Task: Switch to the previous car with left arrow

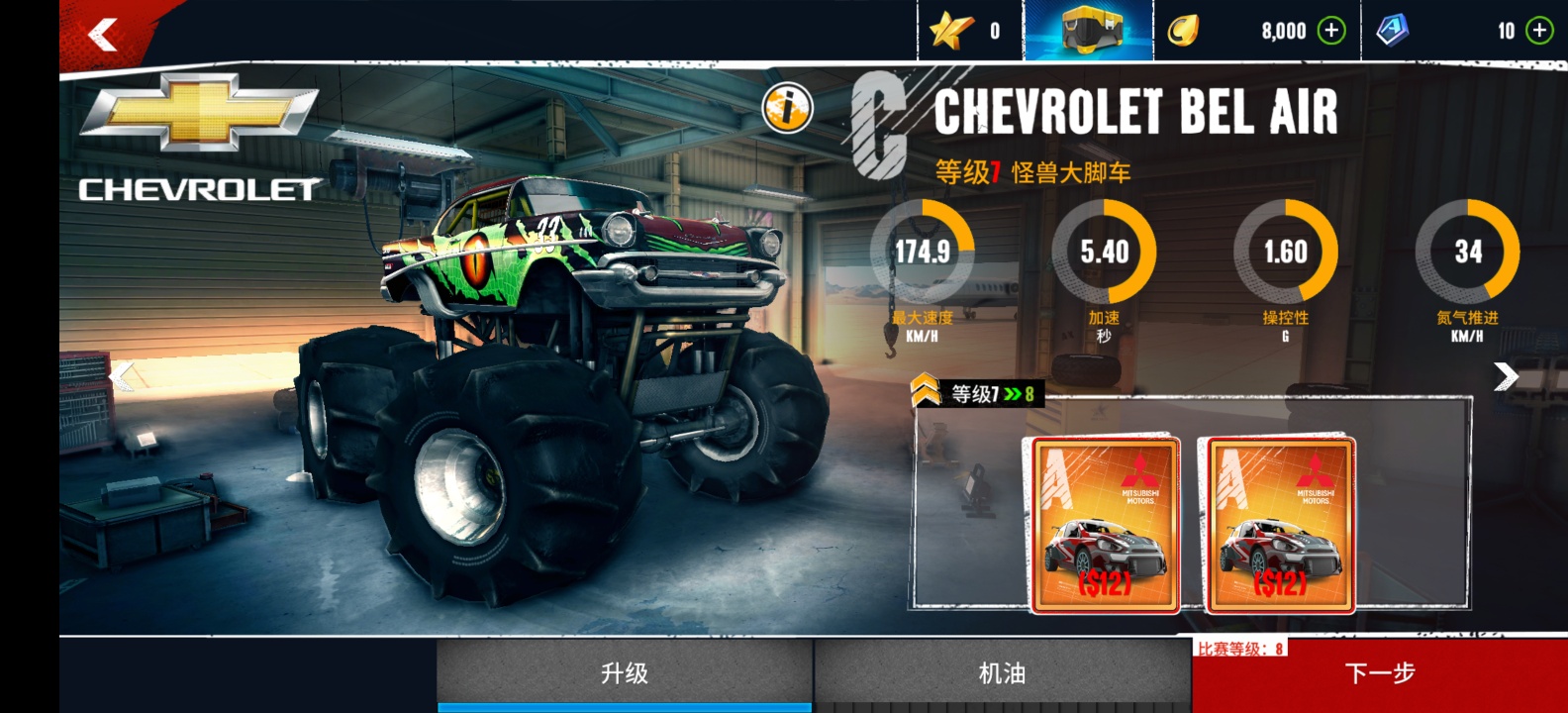Action: tap(122, 376)
